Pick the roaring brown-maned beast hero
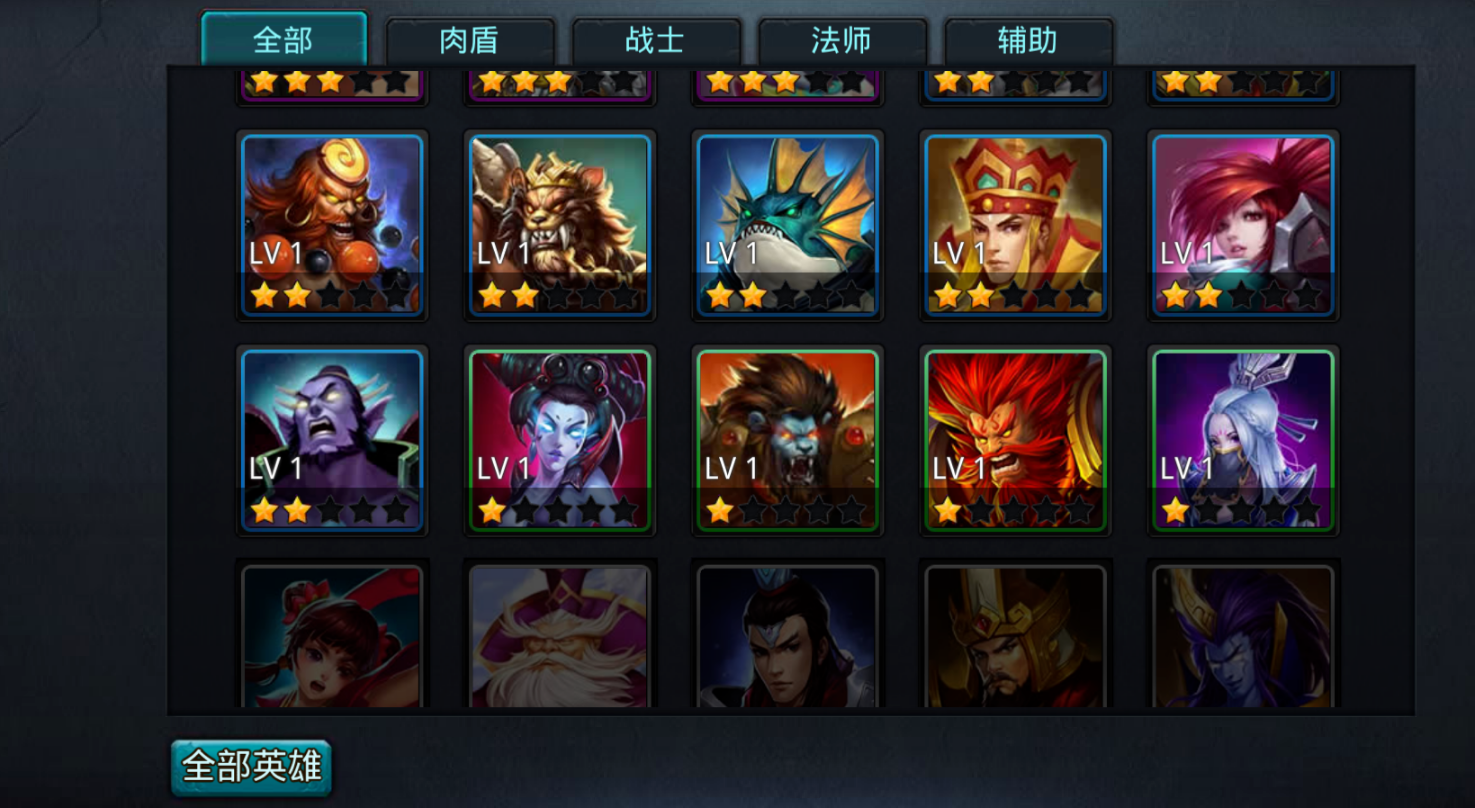The image size is (1475, 808). click(x=788, y=440)
